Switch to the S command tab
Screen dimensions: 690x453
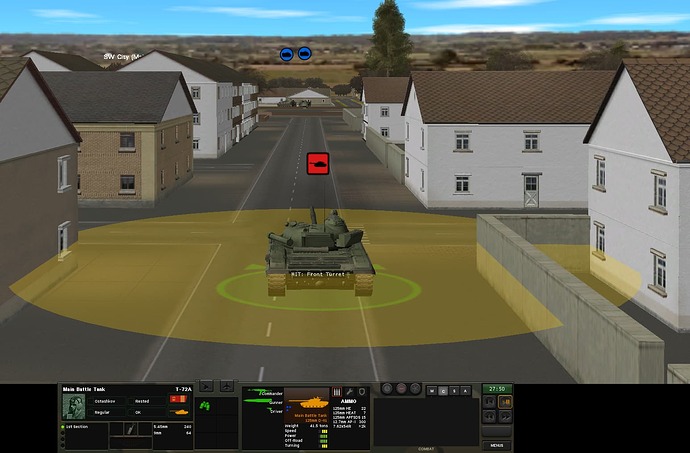[455, 390]
